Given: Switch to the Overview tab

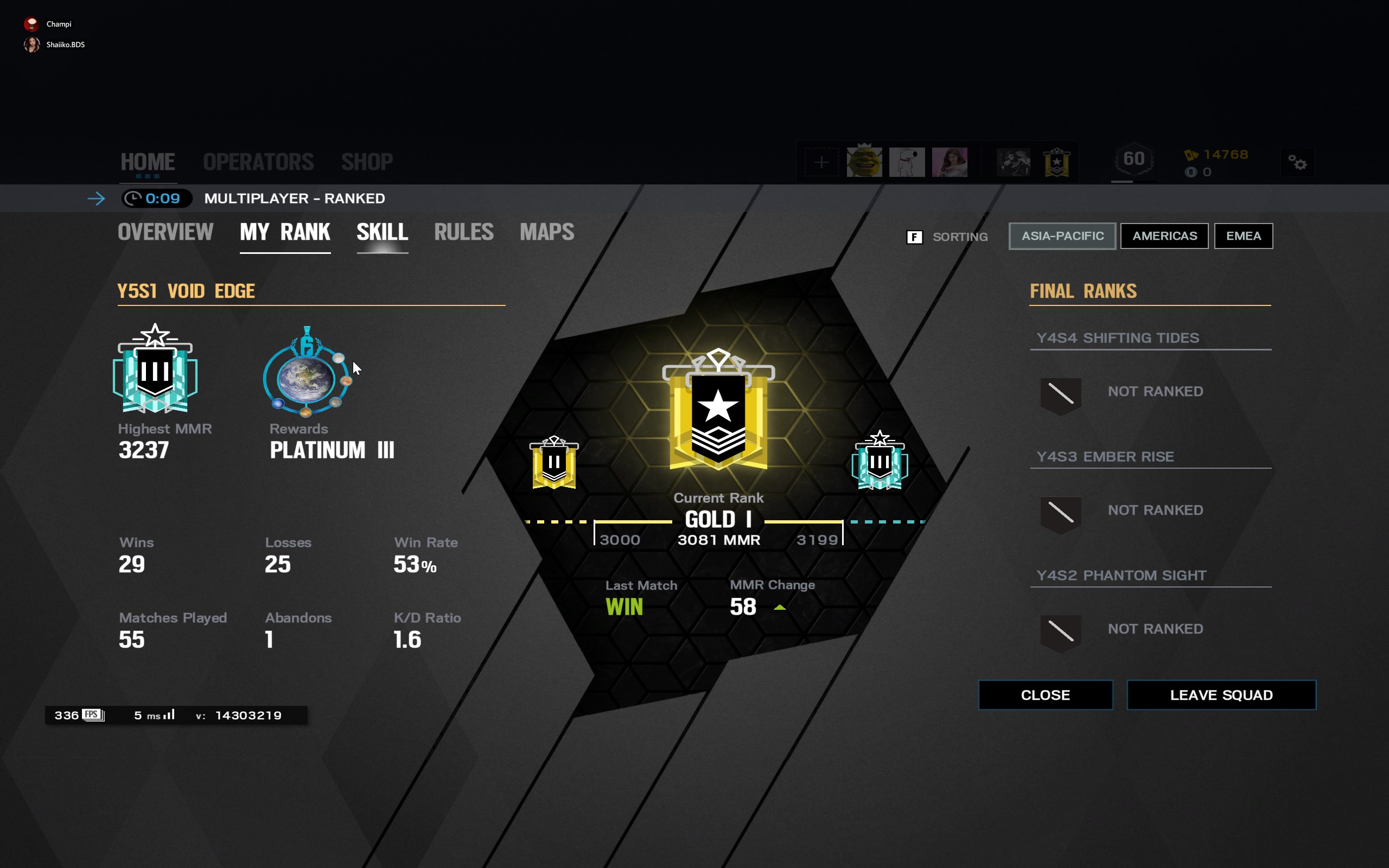Looking at the screenshot, I should click(x=165, y=233).
